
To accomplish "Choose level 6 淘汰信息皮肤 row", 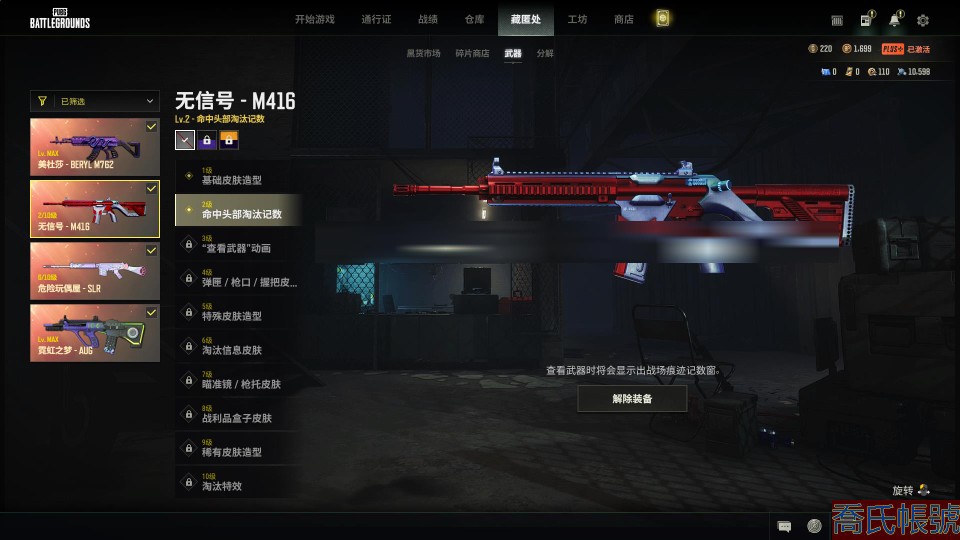I will coord(235,347).
